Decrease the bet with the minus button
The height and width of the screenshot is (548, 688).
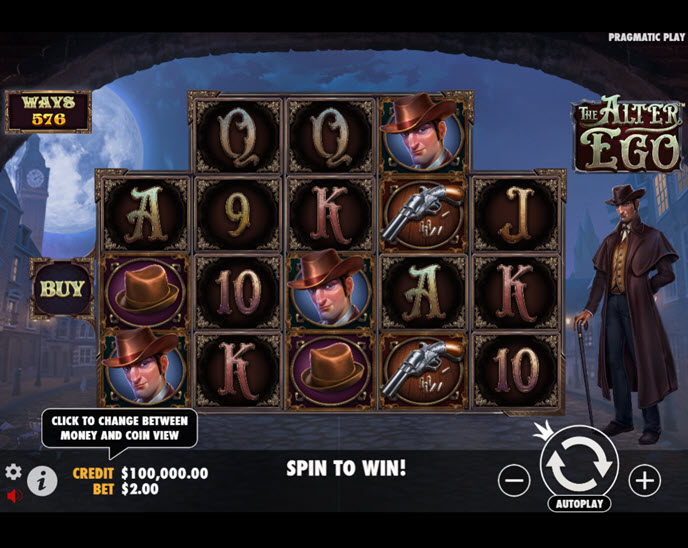point(514,481)
